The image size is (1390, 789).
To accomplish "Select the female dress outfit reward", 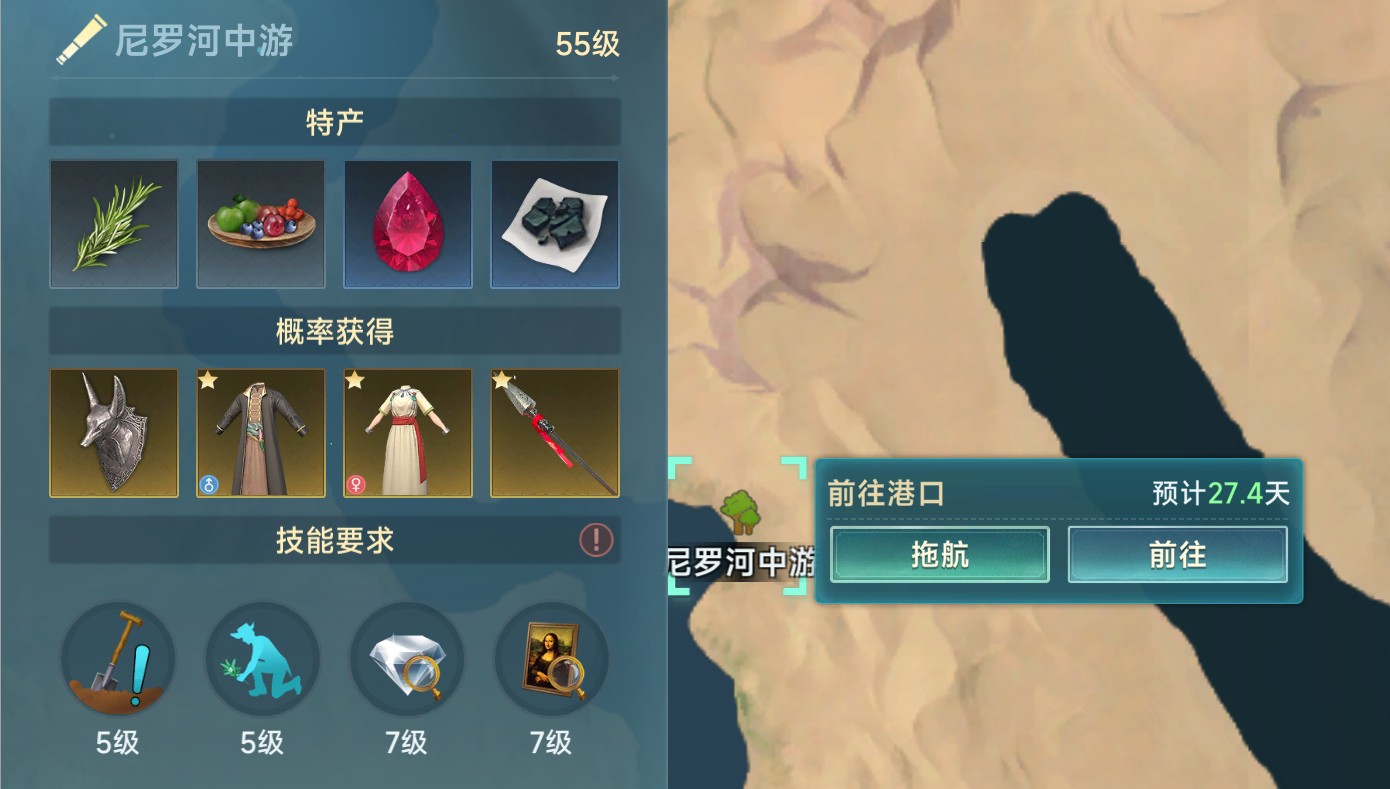I will pyautogui.click(x=408, y=433).
